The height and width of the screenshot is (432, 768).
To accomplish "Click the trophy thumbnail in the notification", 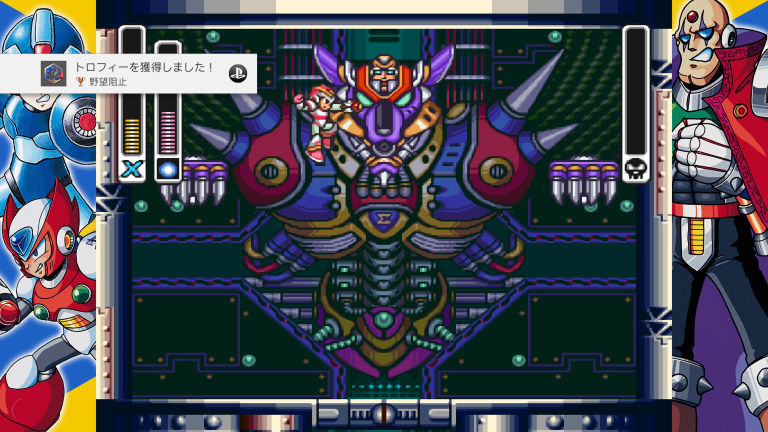I will coord(54,73).
